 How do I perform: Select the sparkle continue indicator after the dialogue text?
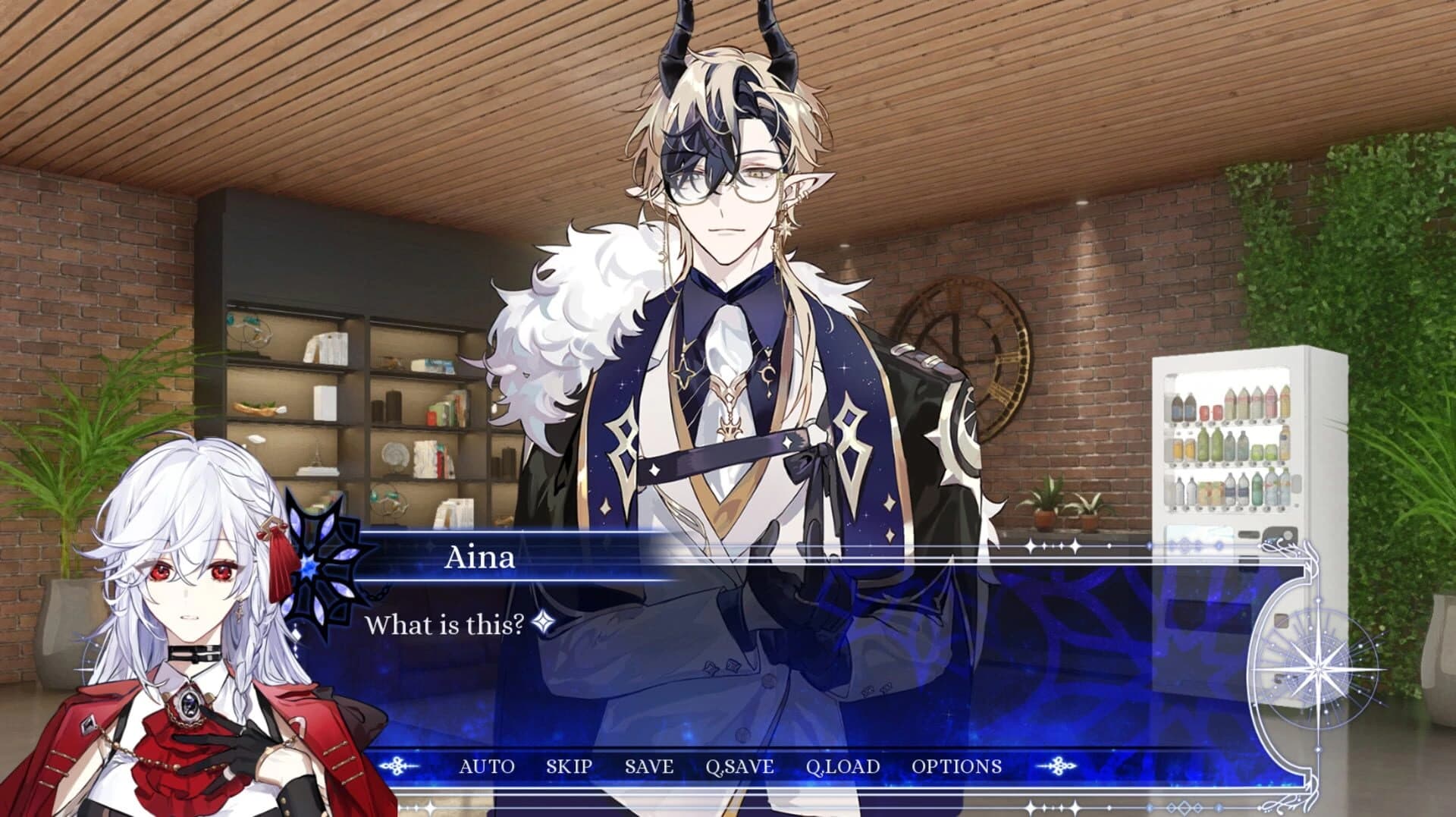point(541,621)
